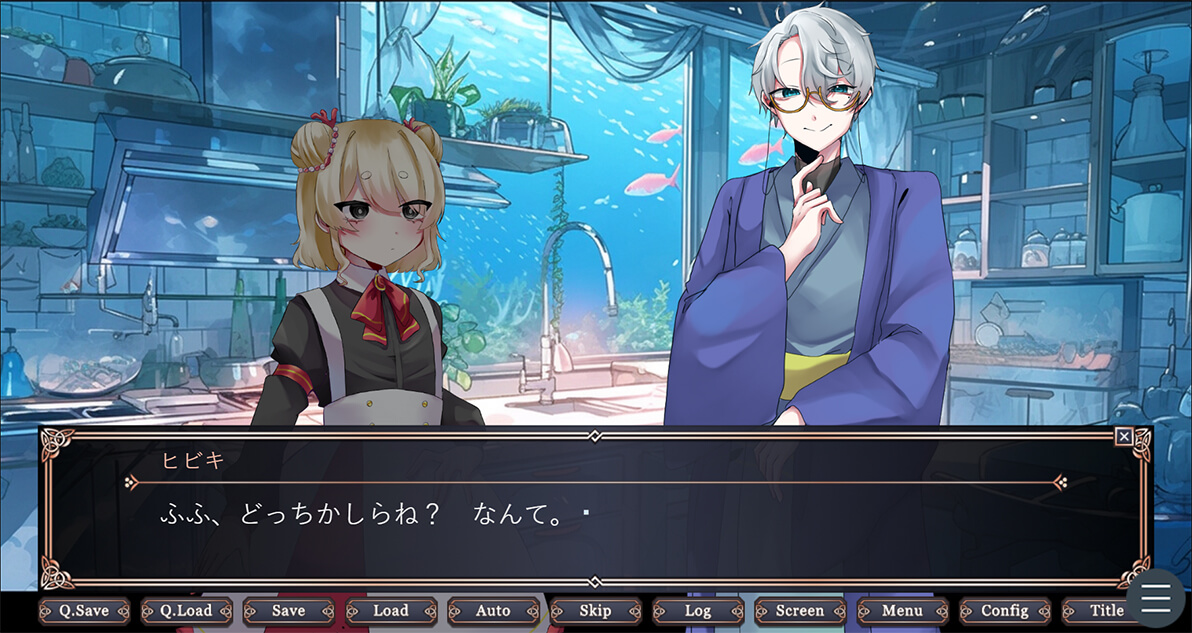Activate the Skip button

(595, 611)
